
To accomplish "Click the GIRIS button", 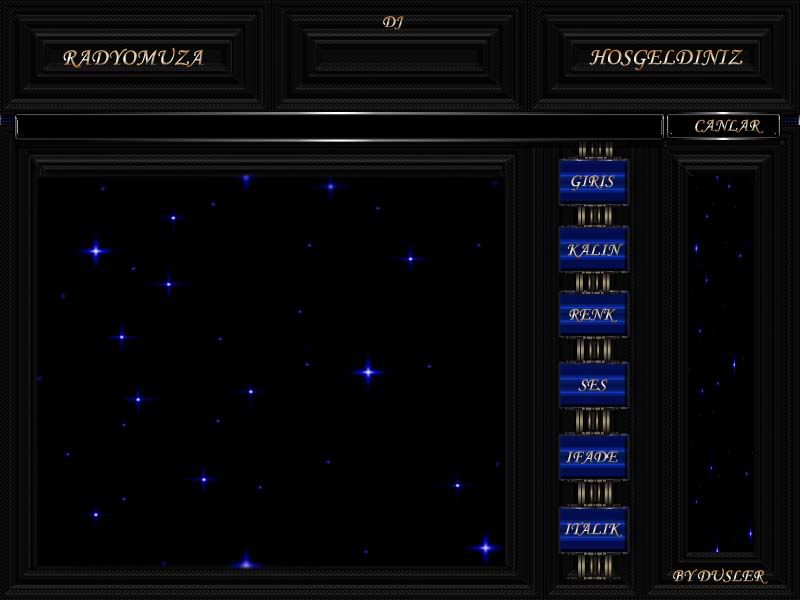I will [x=593, y=182].
